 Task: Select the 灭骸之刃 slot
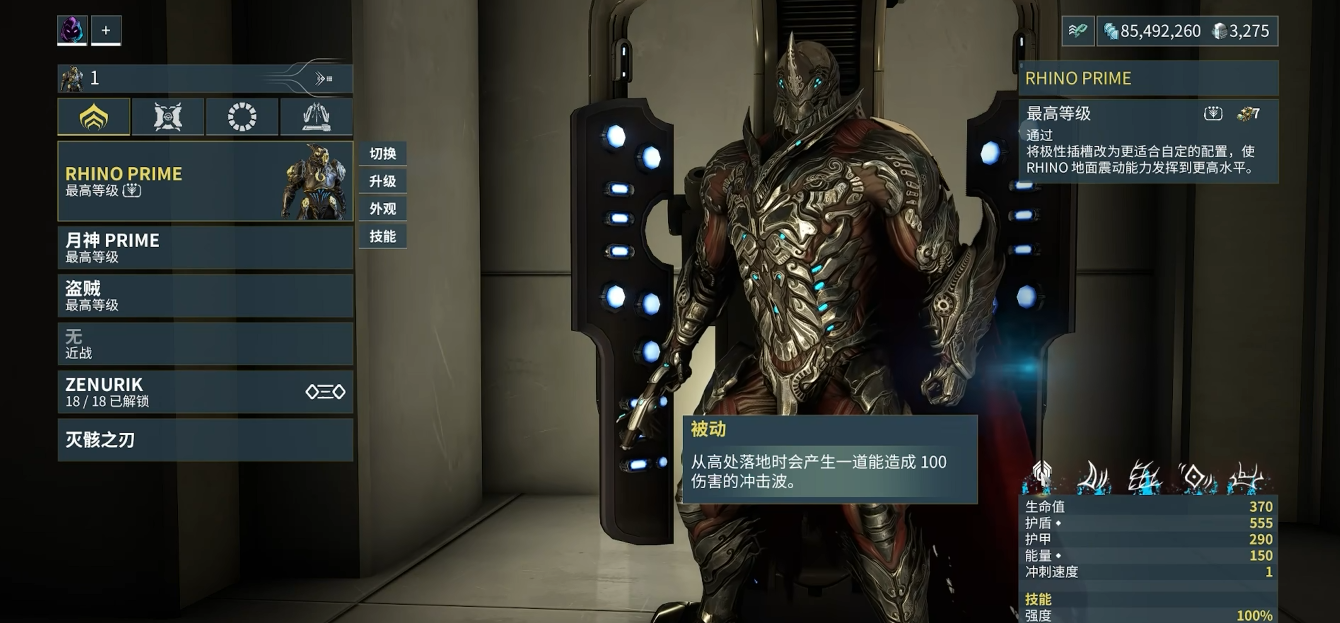coord(205,440)
